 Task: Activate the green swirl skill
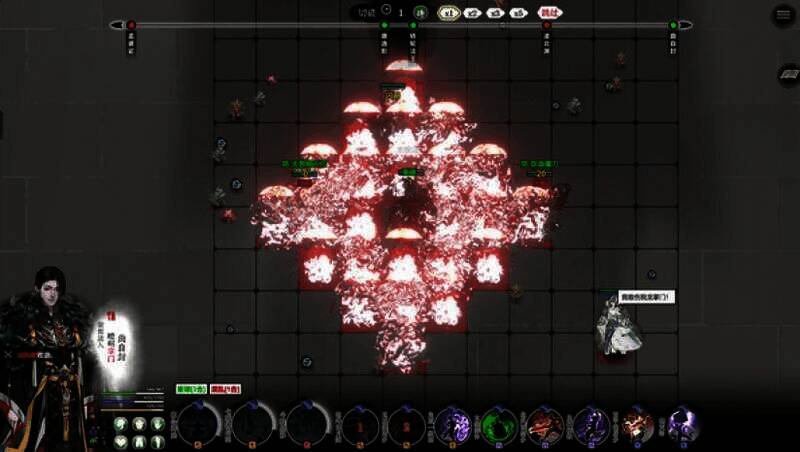[x=497, y=425]
